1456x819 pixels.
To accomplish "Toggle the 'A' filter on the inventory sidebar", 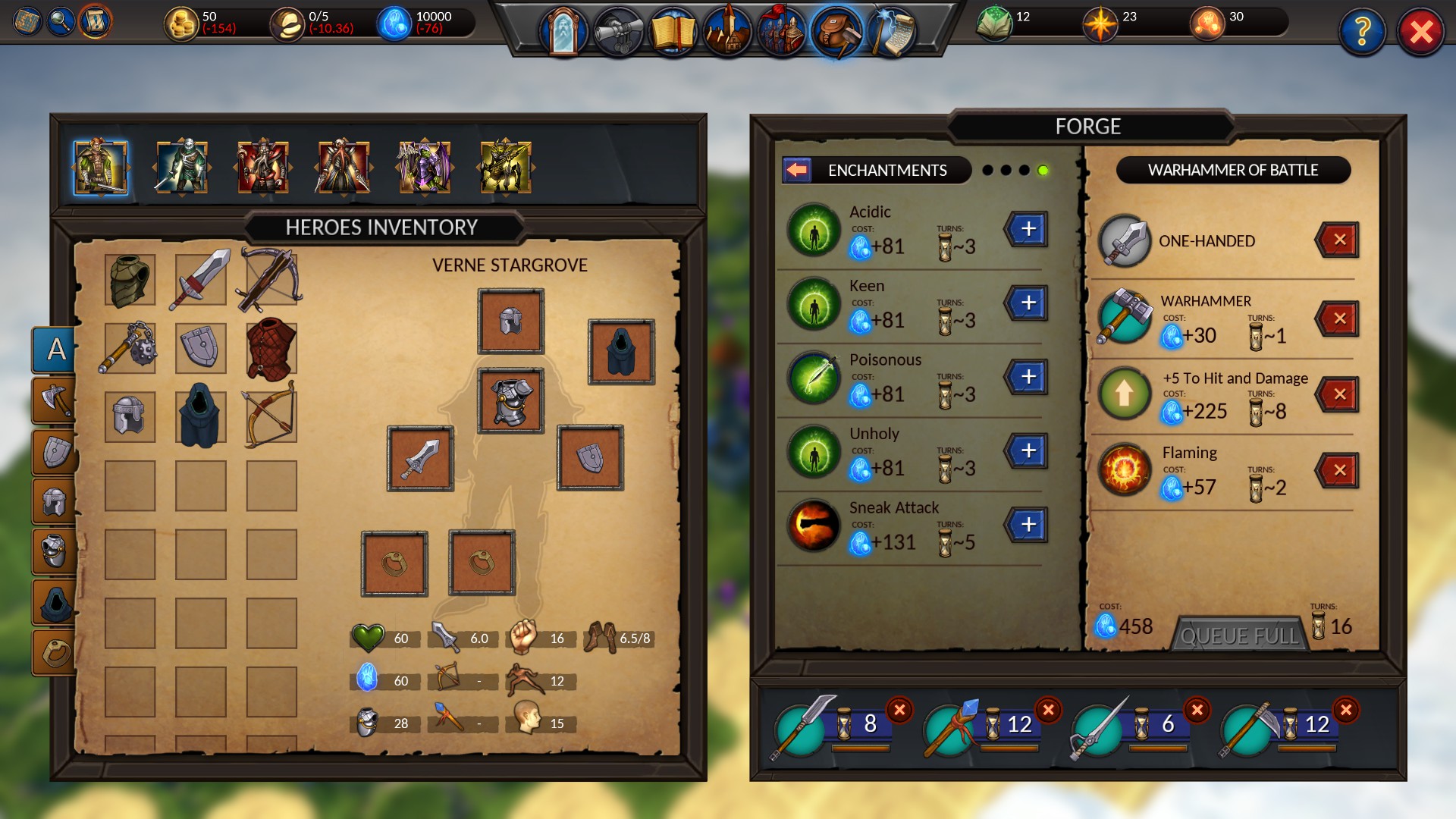I will (x=55, y=350).
